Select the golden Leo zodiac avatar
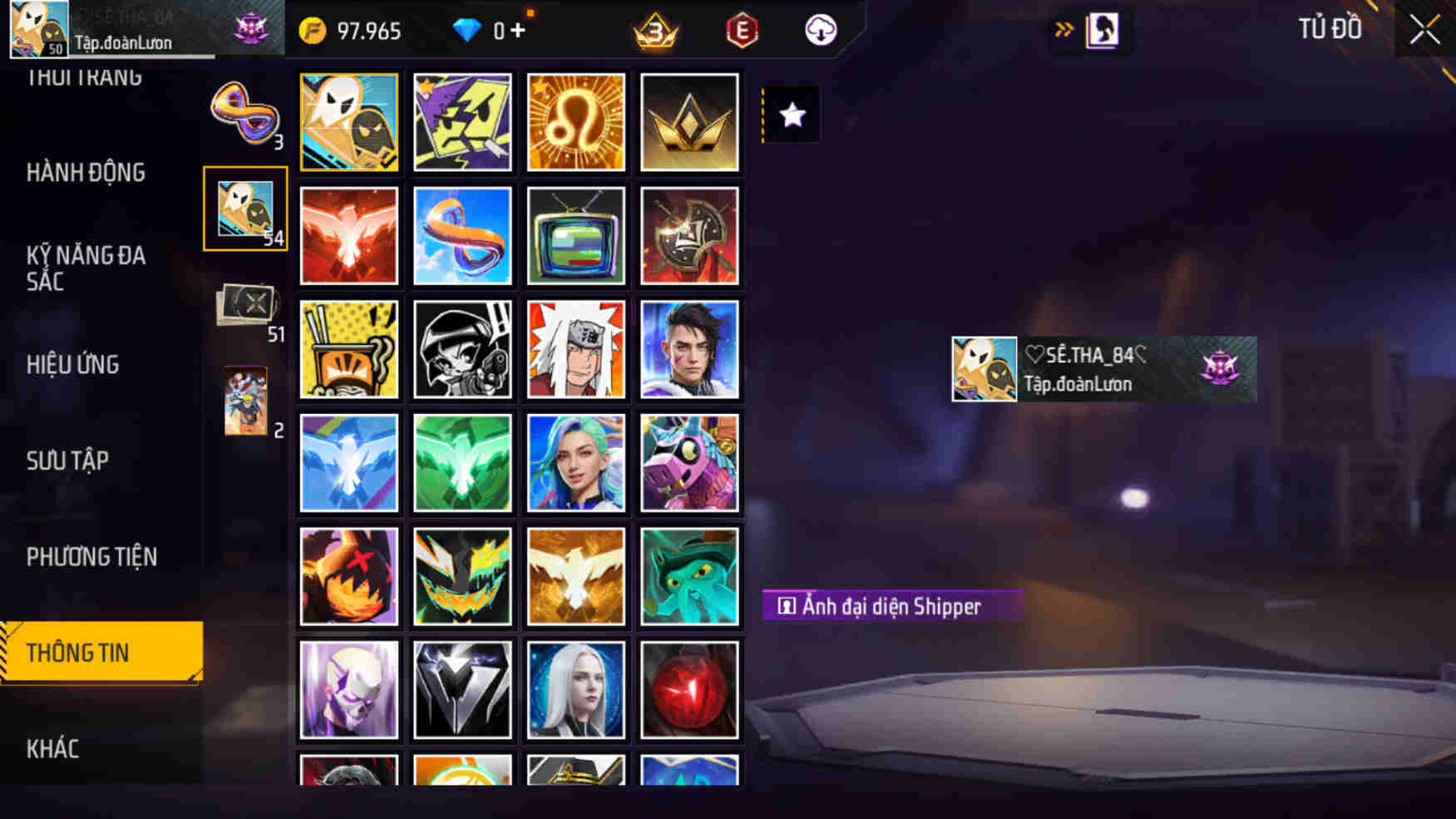The image size is (1456, 819). [x=575, y=121]
